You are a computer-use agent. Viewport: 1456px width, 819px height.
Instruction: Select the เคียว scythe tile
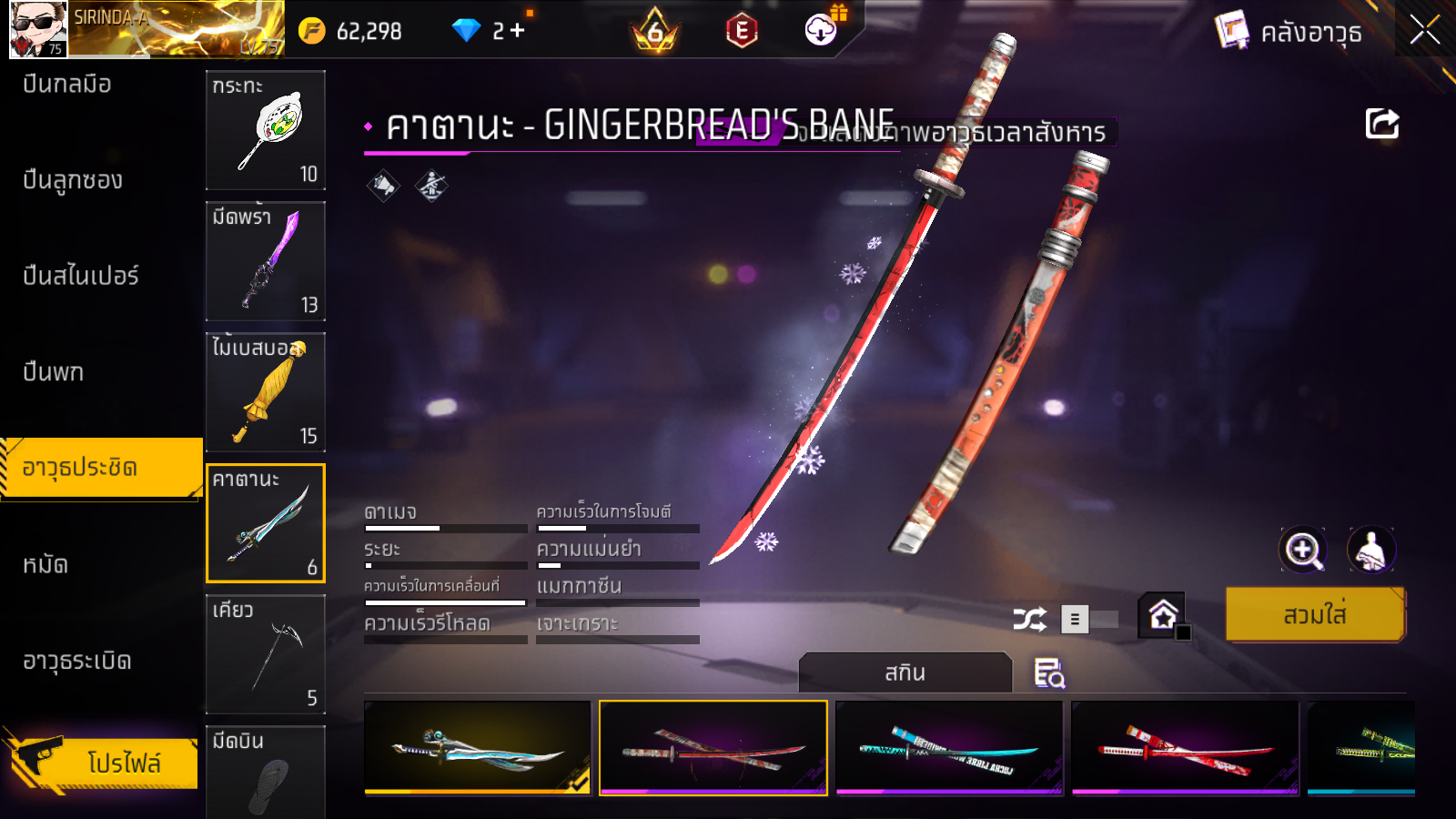[x=266, y=654]
